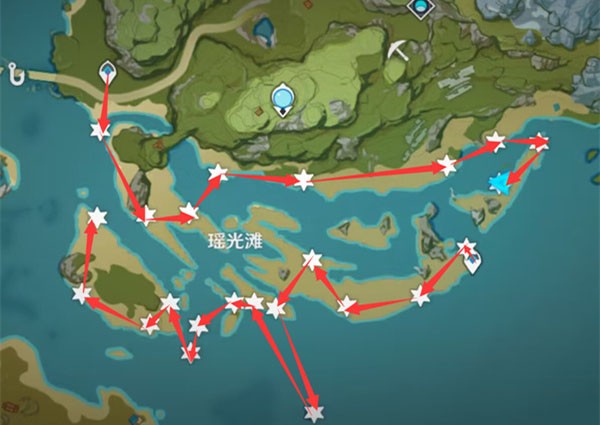Select the large blue waypoint on the light-green hill
This screenshot has width=600, height=425.
[x=284, y=97]
